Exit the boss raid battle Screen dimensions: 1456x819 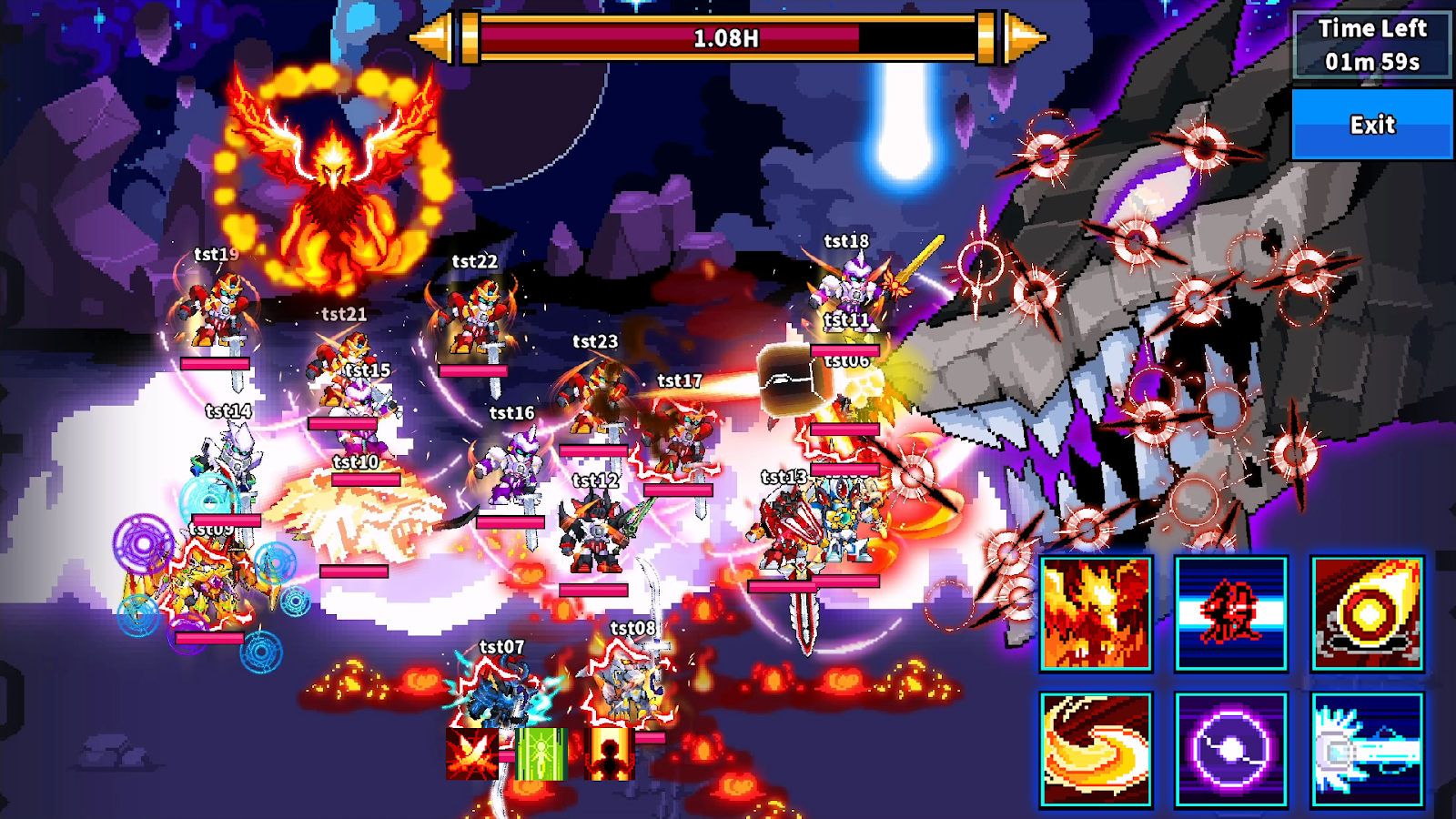1371,125
